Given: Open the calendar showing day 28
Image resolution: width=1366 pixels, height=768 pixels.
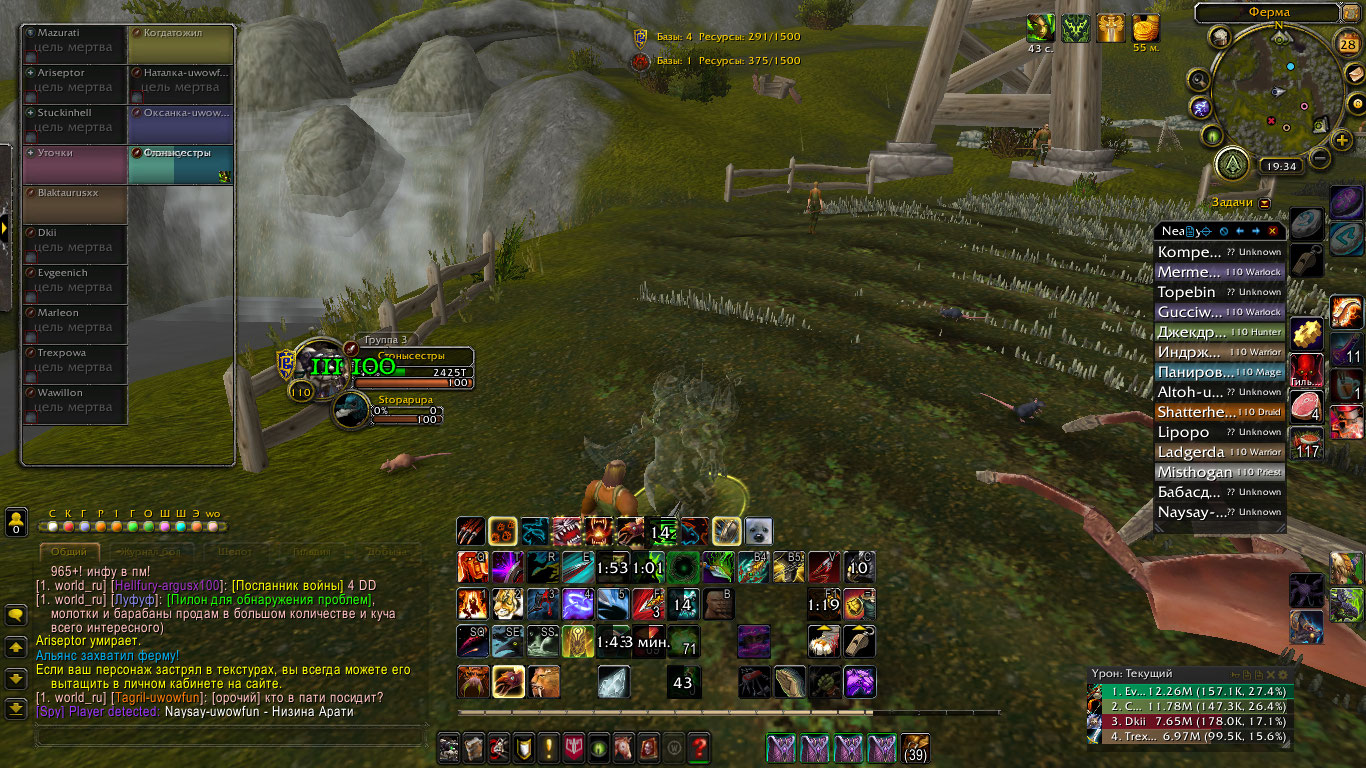Looking at the screenshot, I should [1349, 42].
